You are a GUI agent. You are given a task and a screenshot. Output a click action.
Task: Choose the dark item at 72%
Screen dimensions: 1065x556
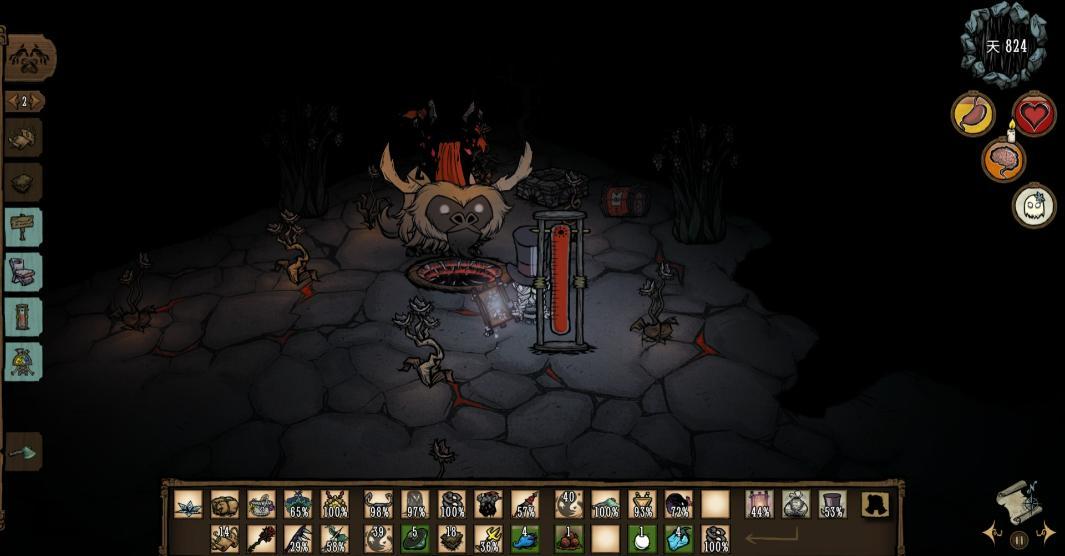[678, 504]
